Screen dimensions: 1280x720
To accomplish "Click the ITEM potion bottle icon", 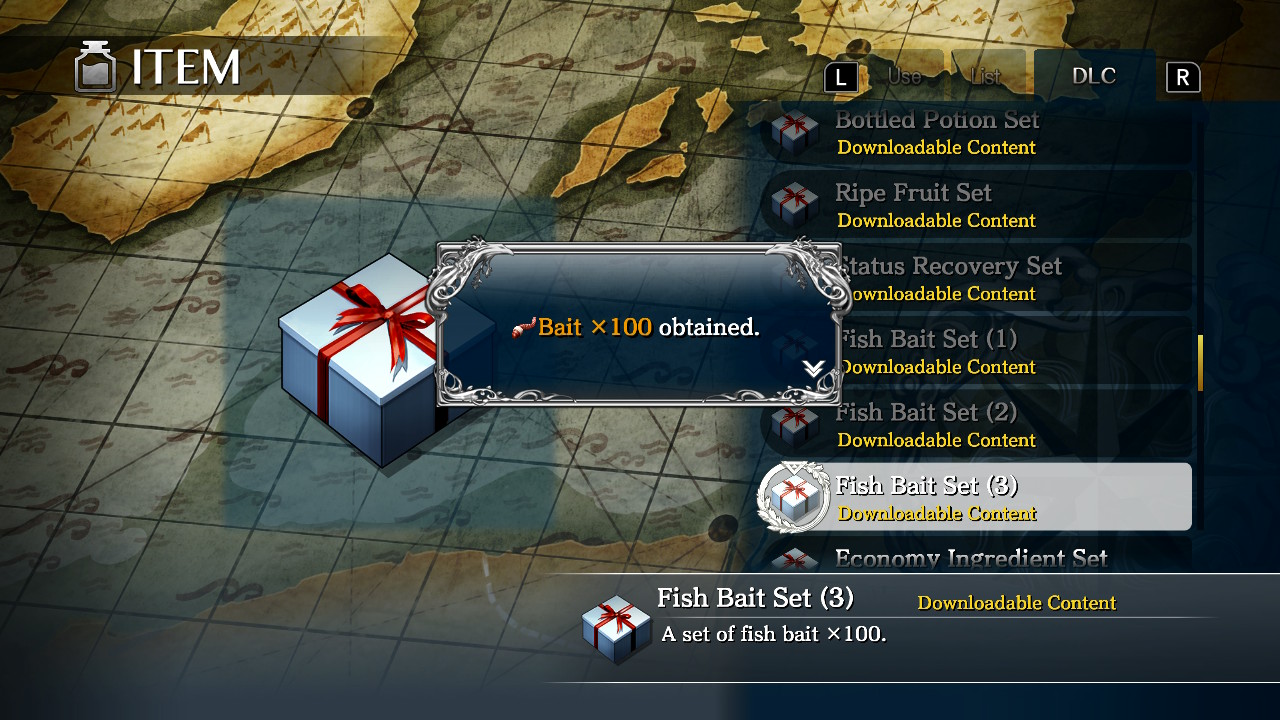I will [95, 65].
